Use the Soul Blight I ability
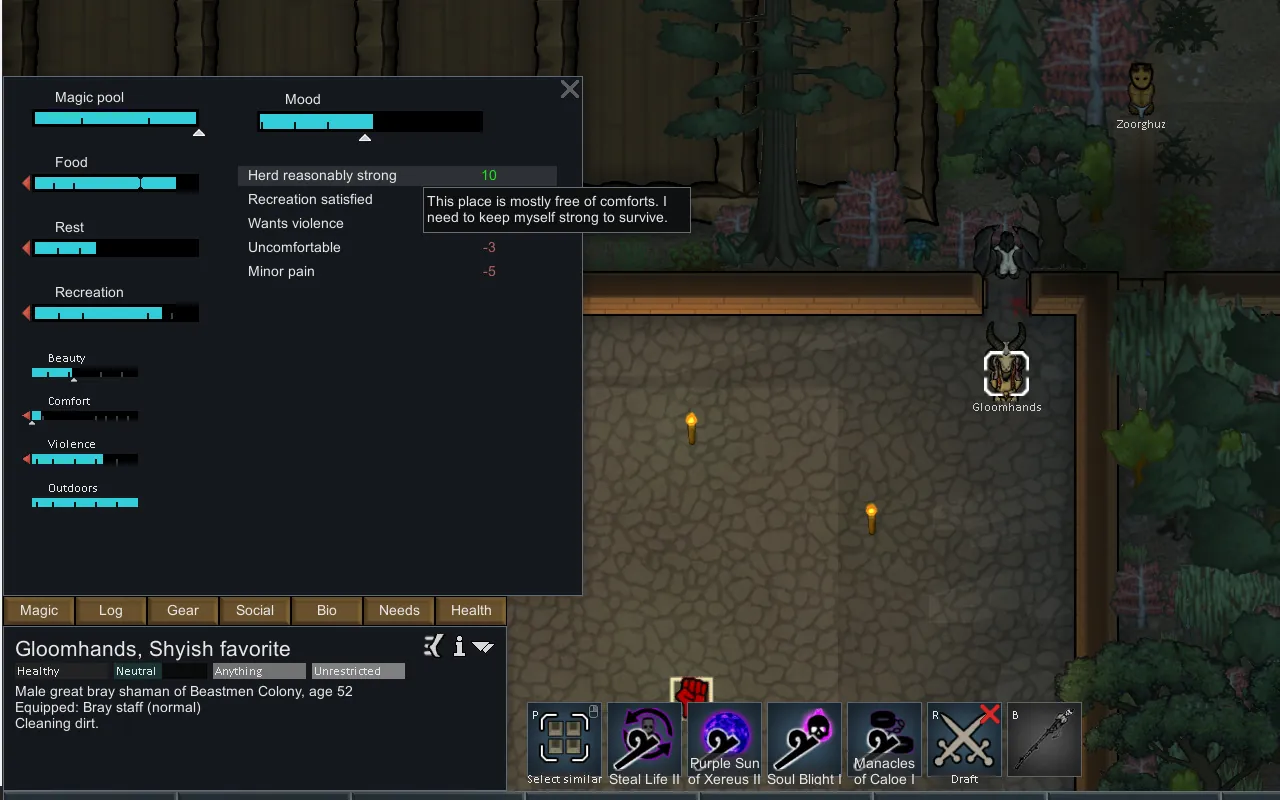Screen dimensions: 1280x800 [x=804, y=741]
